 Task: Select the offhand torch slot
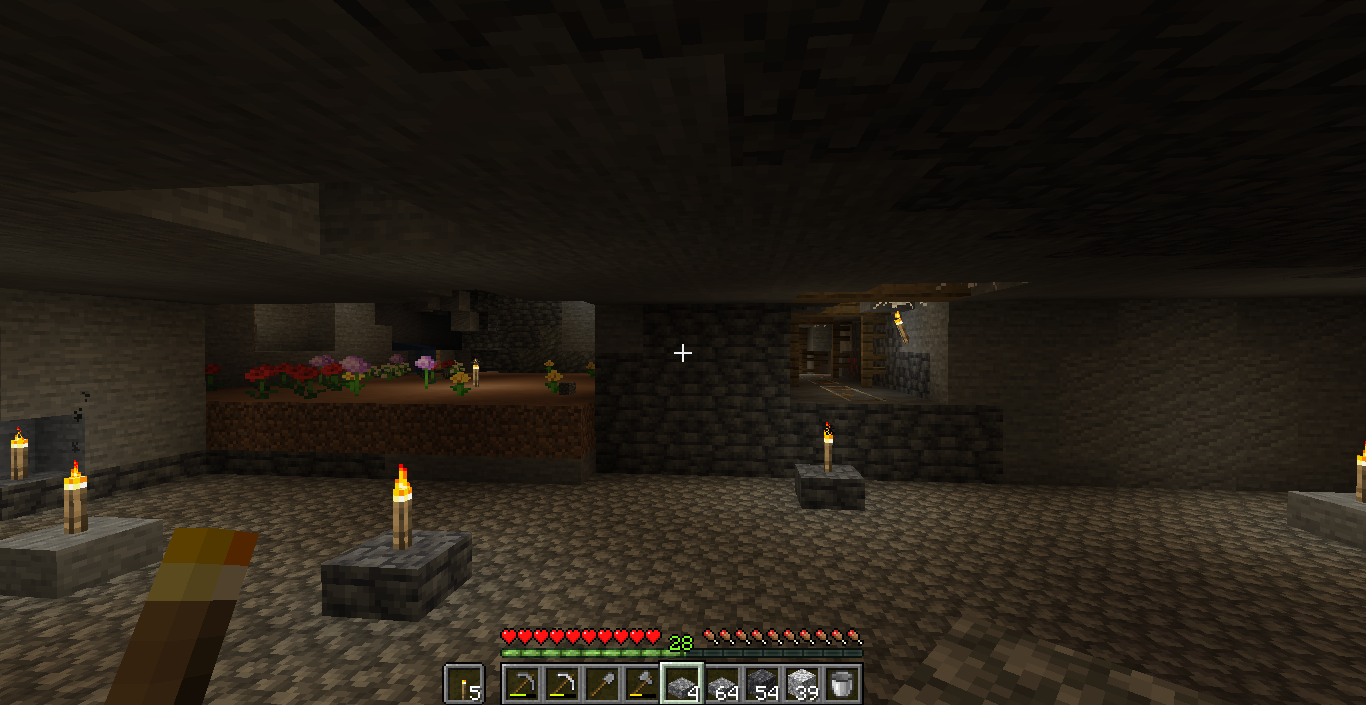464,684
